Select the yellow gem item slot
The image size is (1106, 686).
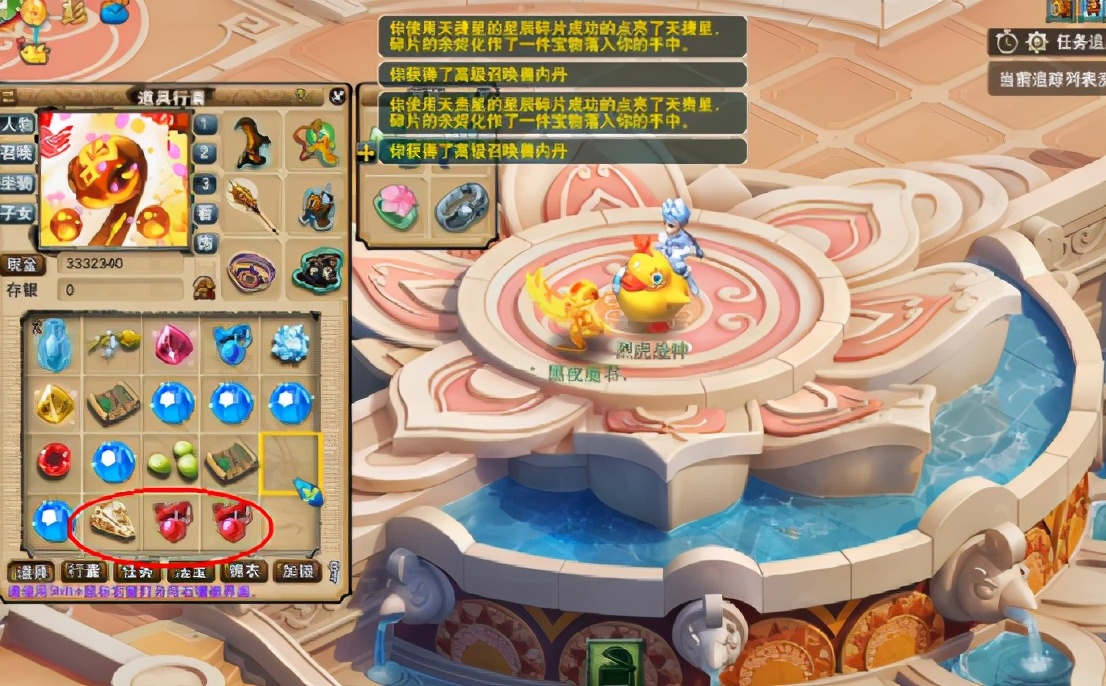pos(52,402)
